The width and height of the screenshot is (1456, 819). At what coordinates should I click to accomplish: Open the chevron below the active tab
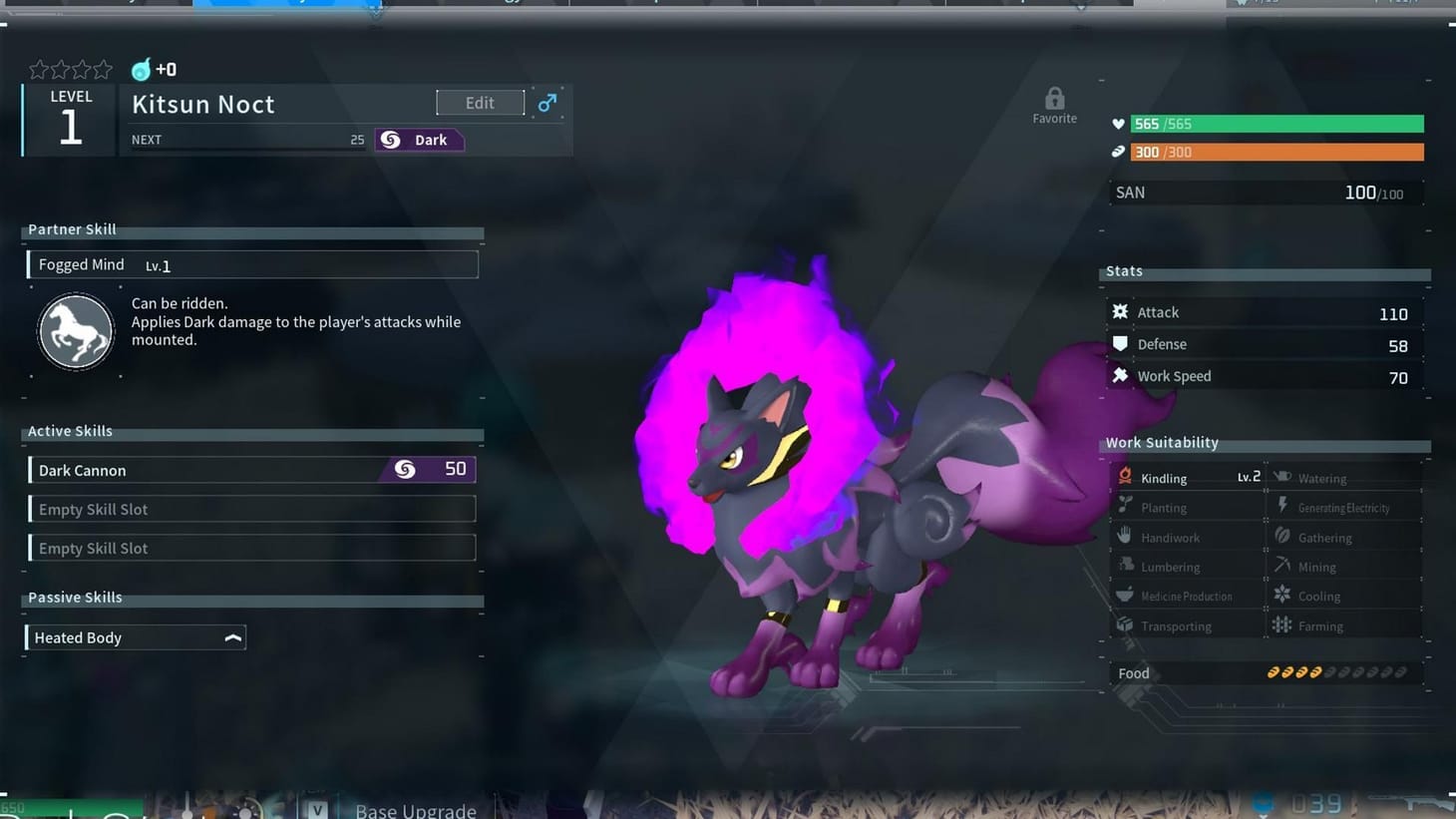click(x=376, y=12)
